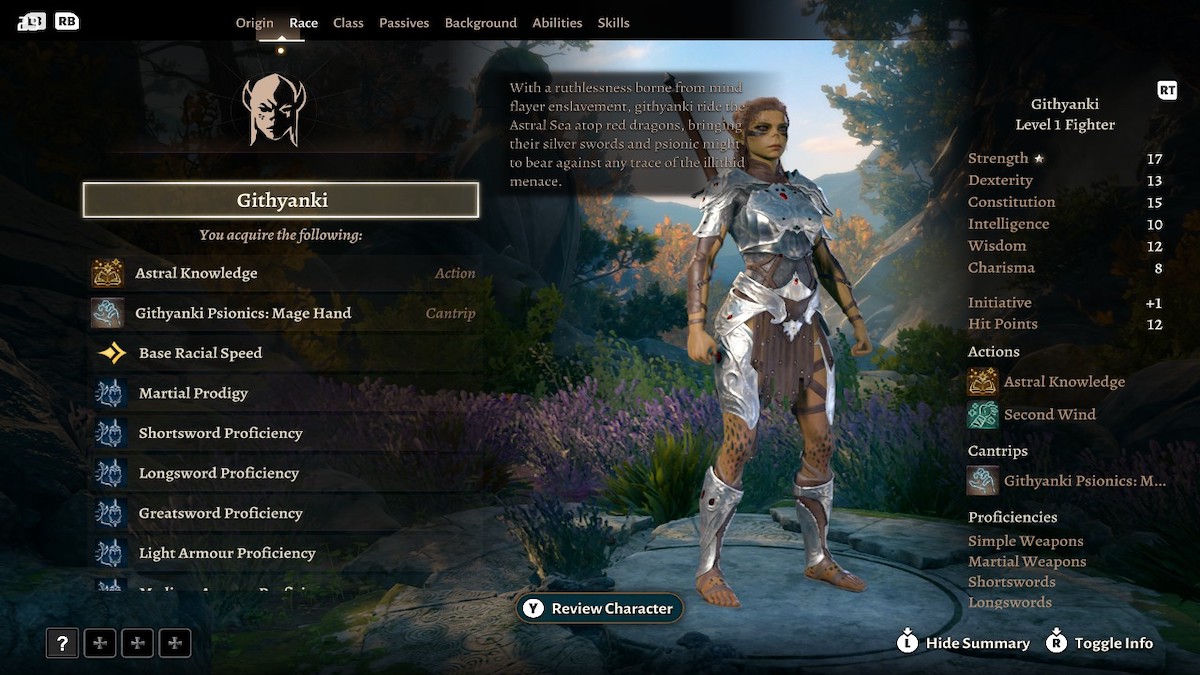Click the Light Armour Proficiency row
Screen dimensions: 1200x675
point(281,553)
